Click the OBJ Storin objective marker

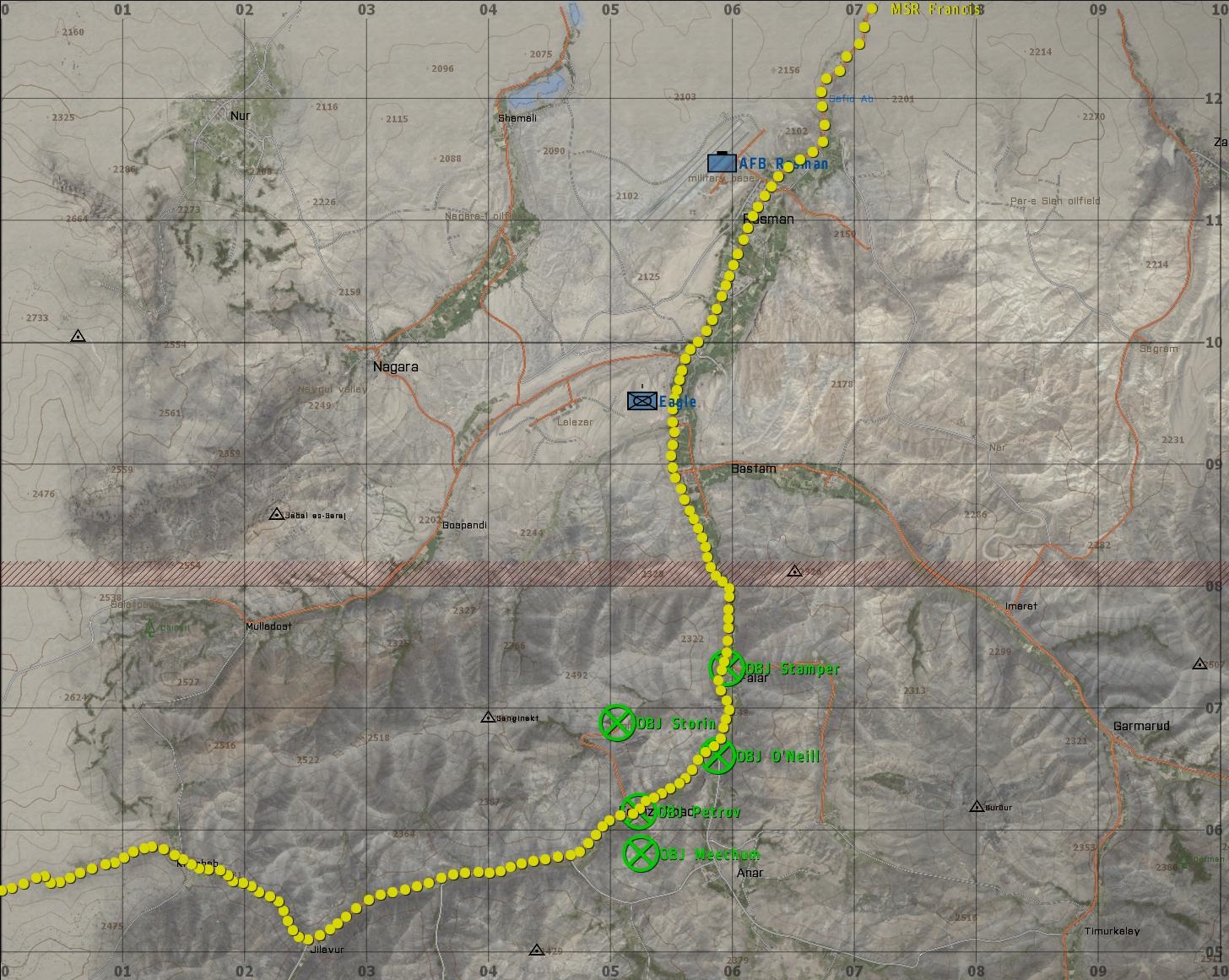[617, 723]
